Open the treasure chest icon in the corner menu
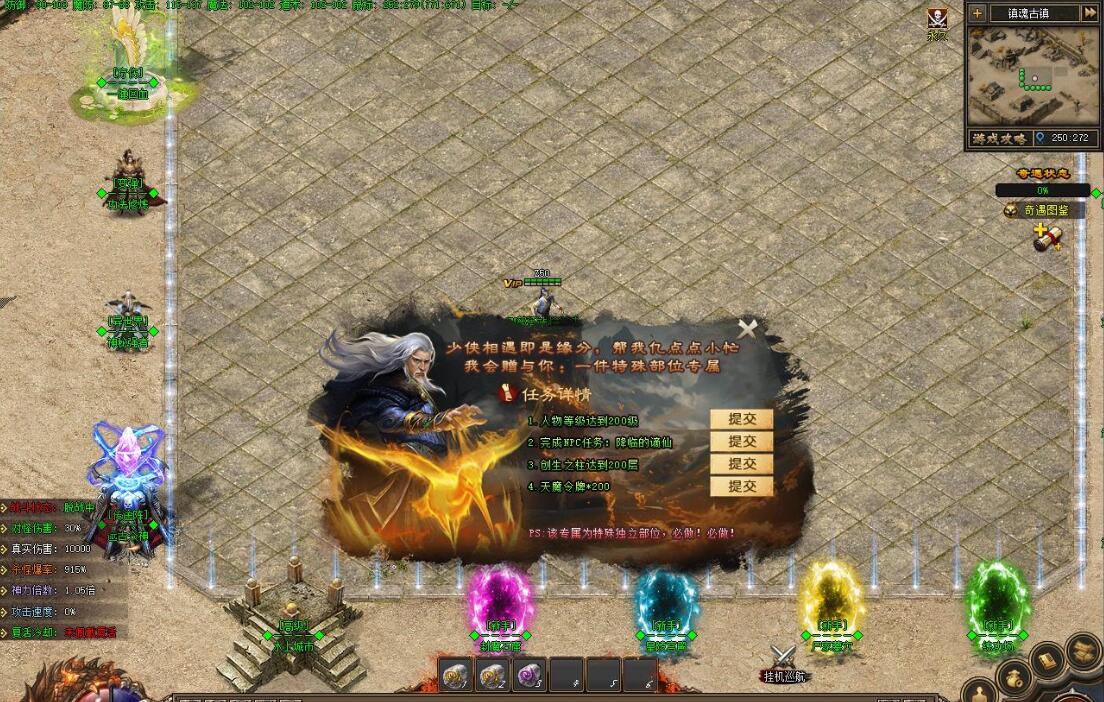This screenshot has height=702, width=1104. click(x=1083, y=650)
